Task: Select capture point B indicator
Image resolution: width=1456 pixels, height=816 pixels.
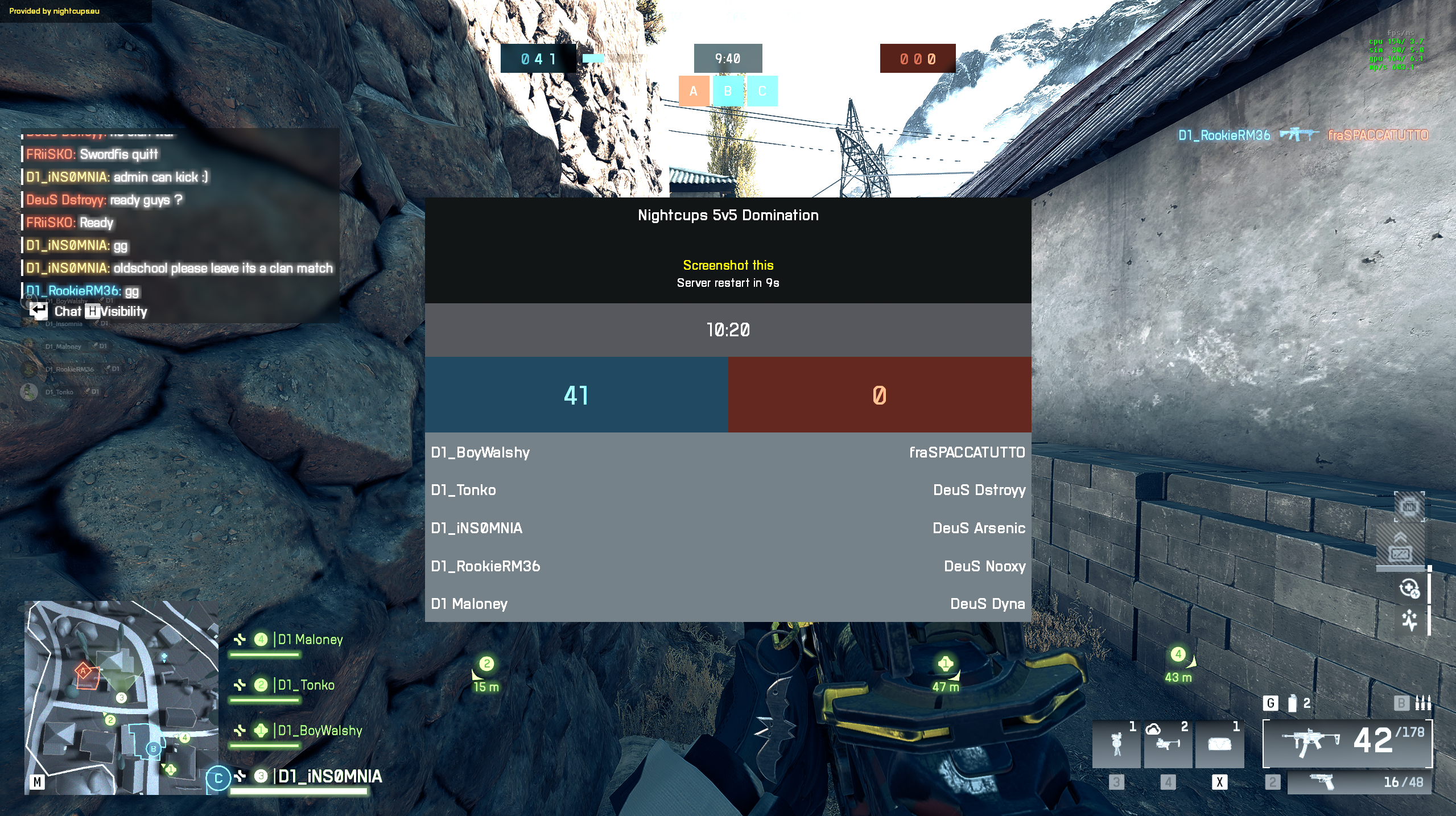Action: [x=728, y=91]
